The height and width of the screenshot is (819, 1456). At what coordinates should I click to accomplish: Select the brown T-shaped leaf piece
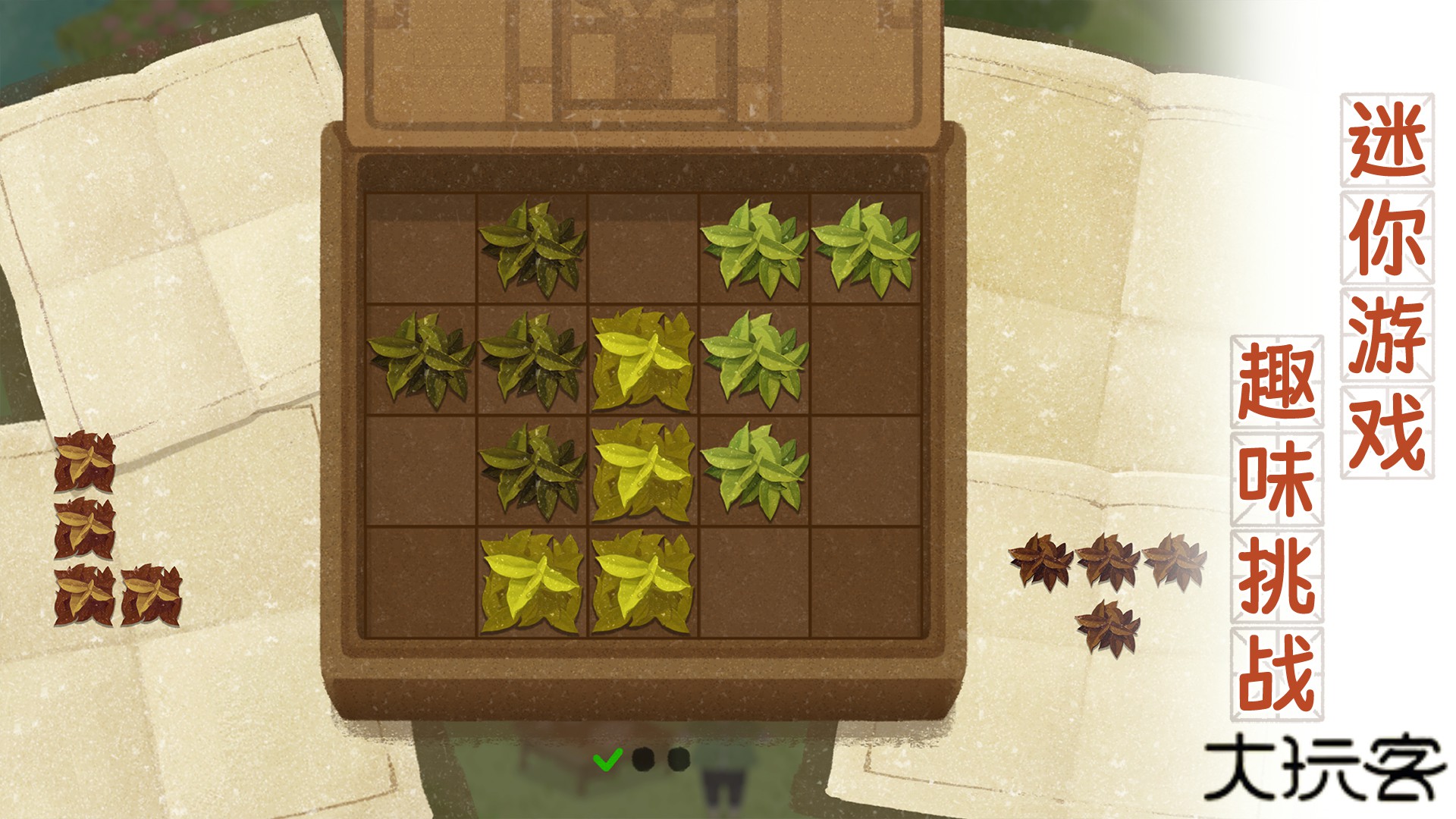tap(1108, 562)
